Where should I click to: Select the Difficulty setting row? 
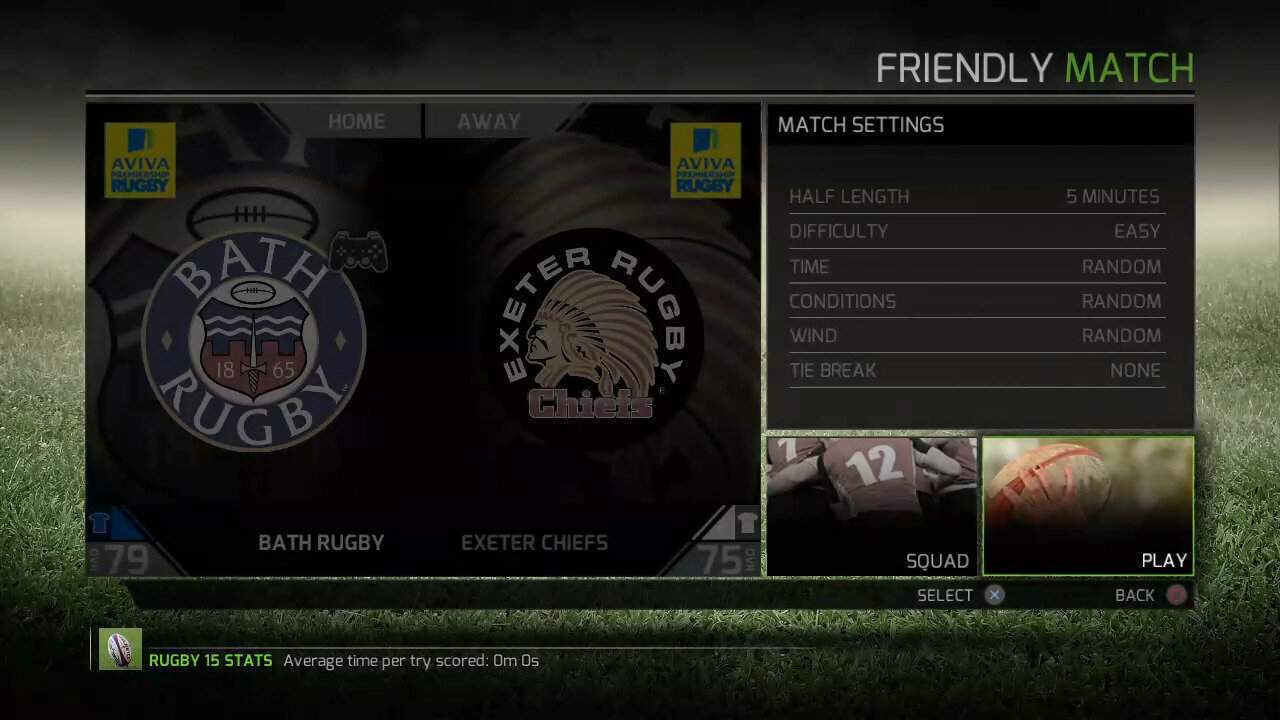coord(975,232)
